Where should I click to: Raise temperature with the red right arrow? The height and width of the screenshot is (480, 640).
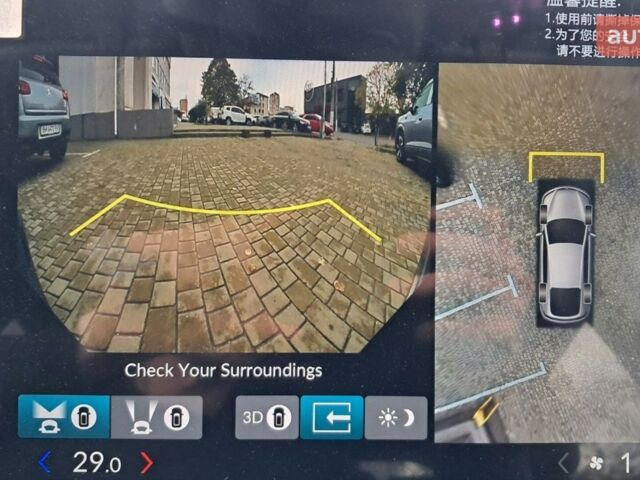[146, 462]
